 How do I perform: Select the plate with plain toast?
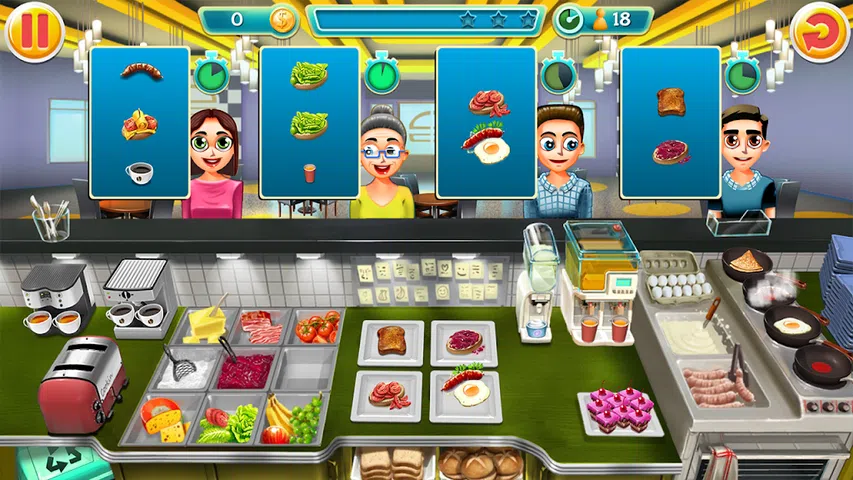coord(391,341)
